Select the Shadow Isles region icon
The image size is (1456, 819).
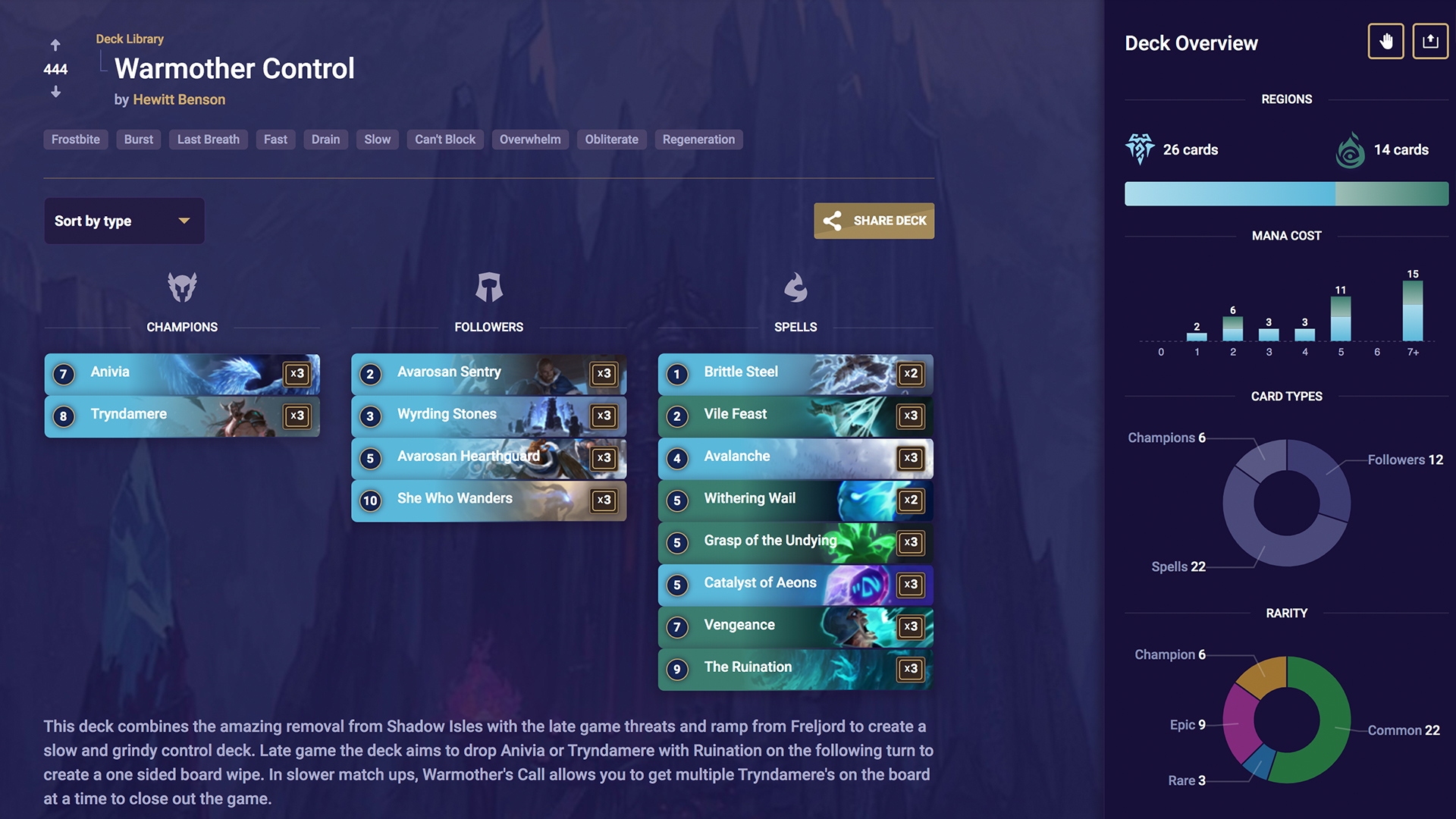[x=1350, y=149]
